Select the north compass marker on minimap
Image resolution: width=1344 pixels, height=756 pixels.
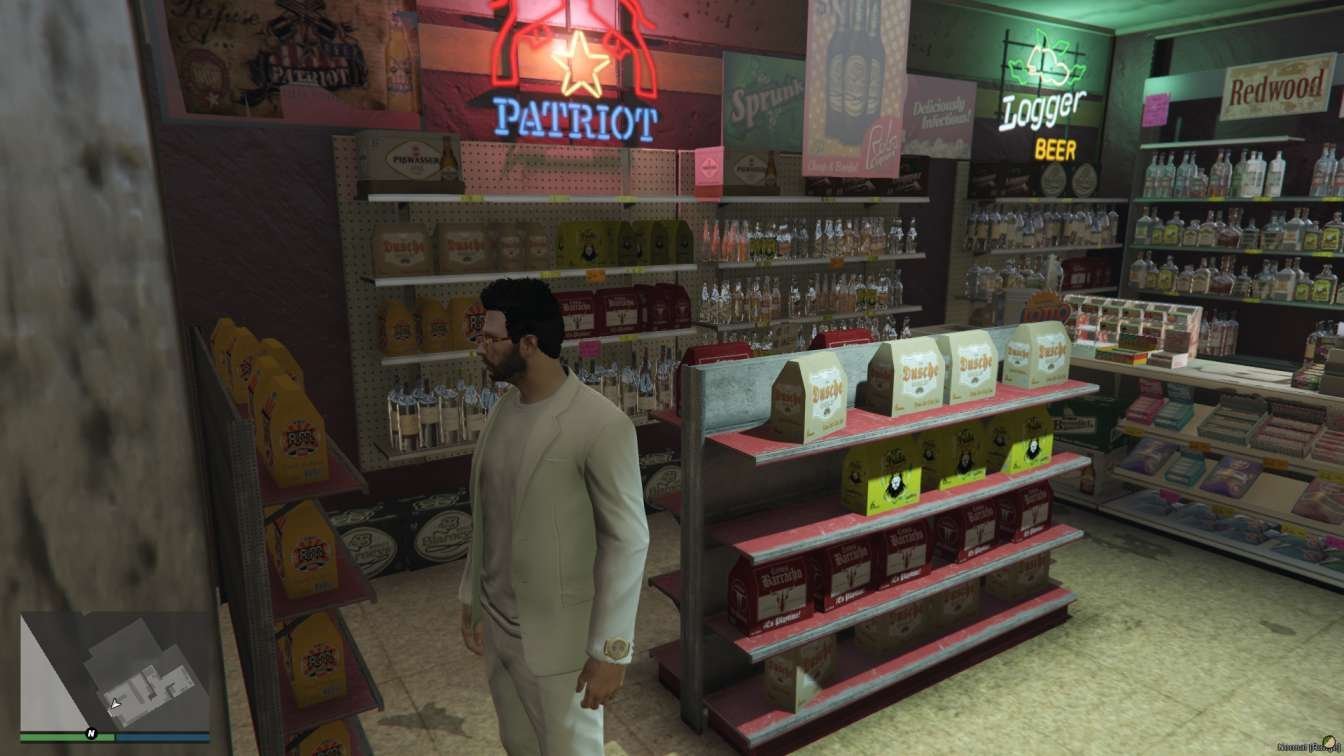coord(90,732)
